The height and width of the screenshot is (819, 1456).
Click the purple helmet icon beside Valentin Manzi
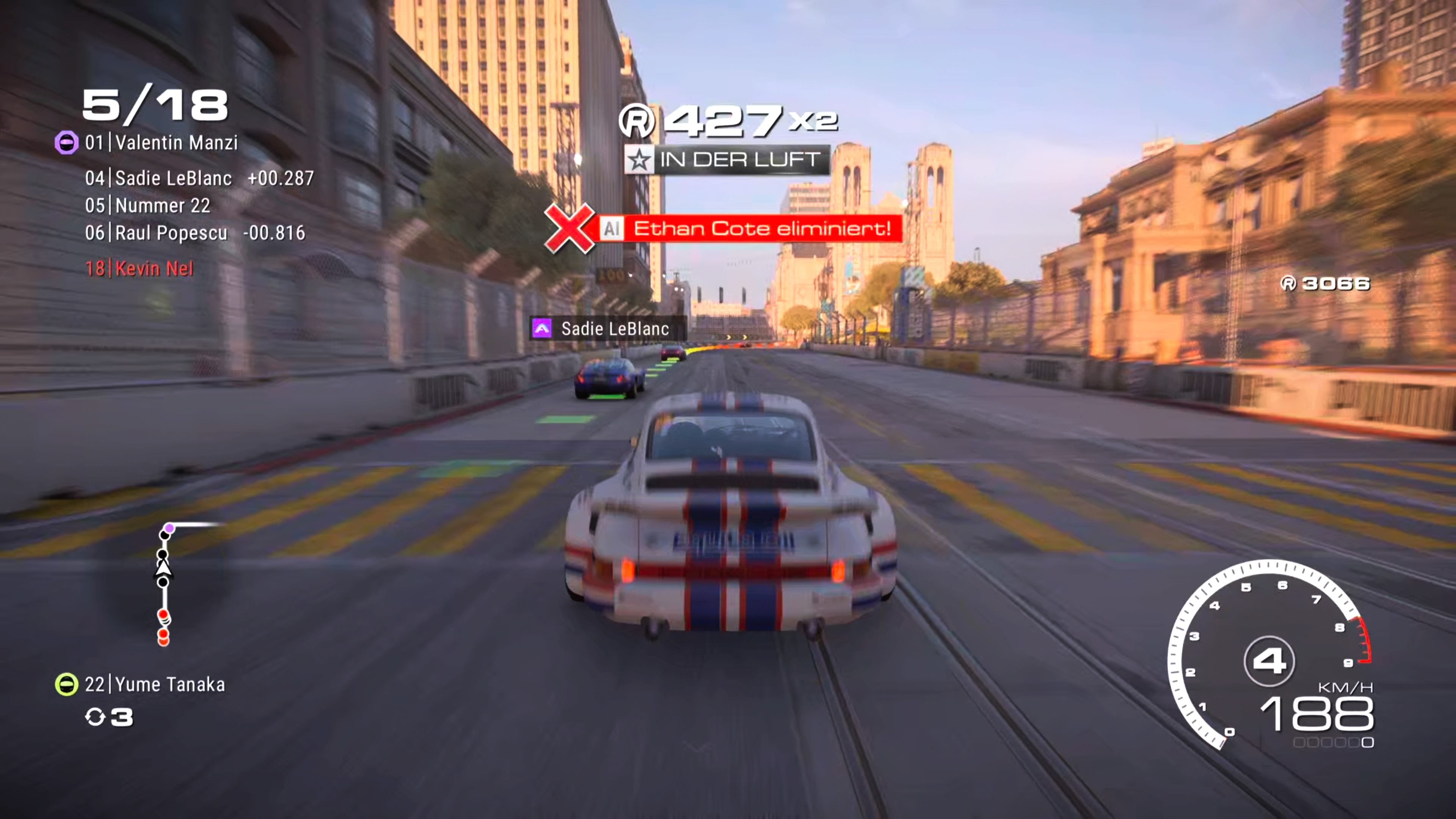coord(66,142)
